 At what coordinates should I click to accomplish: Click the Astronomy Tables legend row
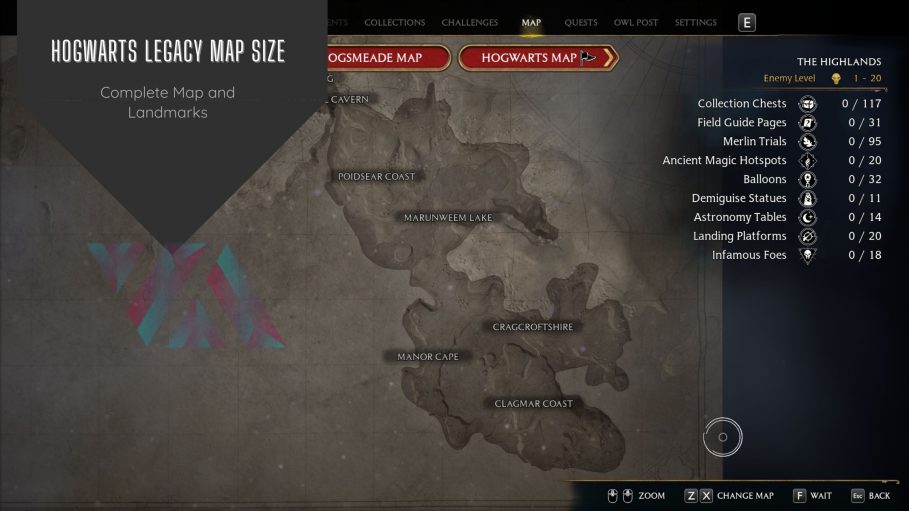click(740, 217)
